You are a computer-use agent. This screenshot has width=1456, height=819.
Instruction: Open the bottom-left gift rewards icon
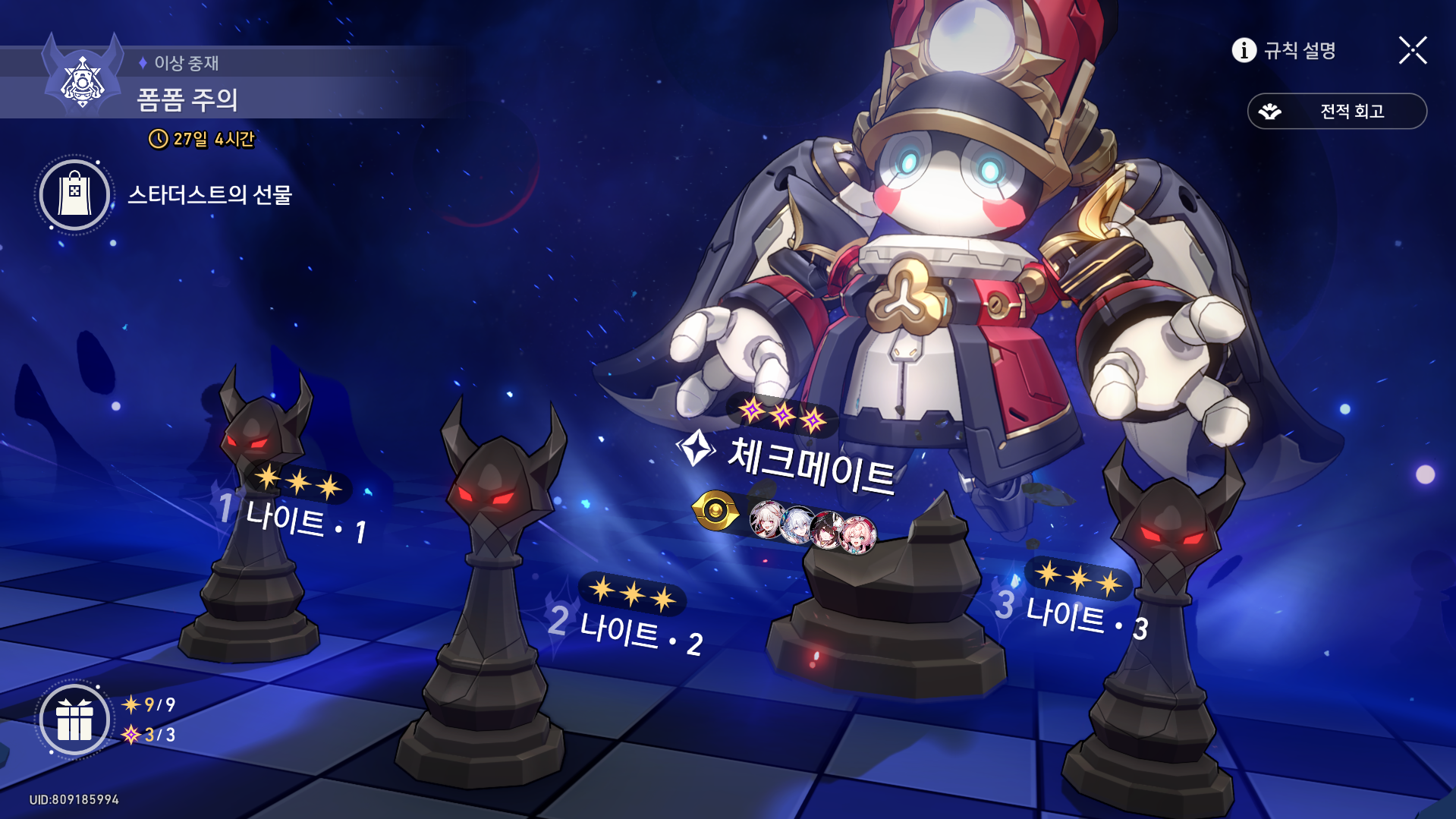click(x=74, y=720)
